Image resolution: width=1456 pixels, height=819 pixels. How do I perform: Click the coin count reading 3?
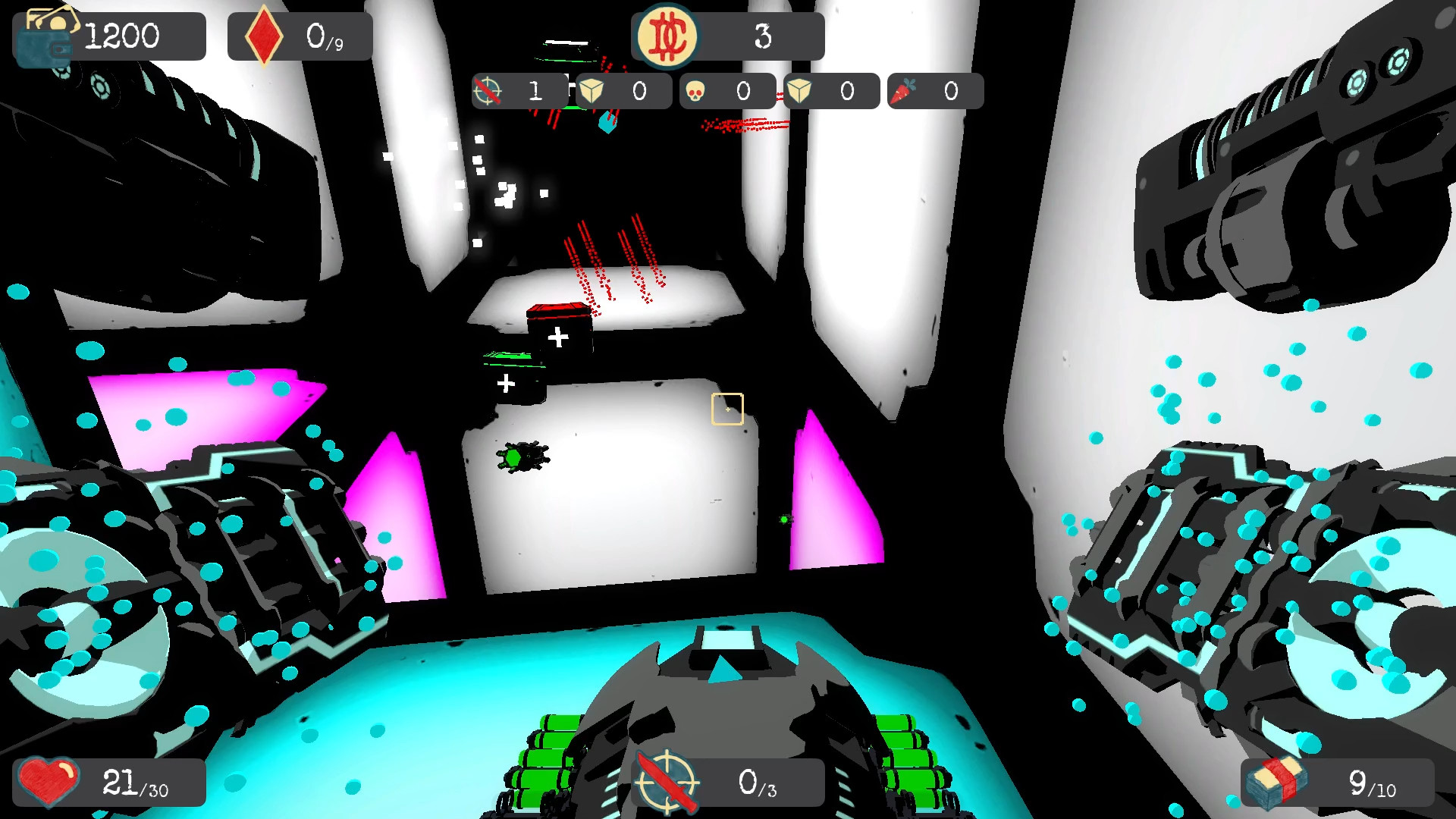(764, 34)
